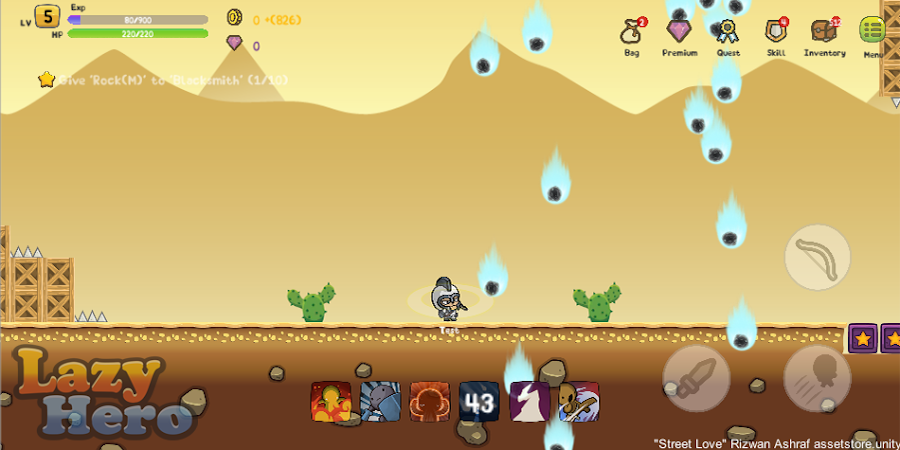Open the Premium gem shop
This screenshot has height=450, width=900.
pyautogui.click(x=679, y=33)
